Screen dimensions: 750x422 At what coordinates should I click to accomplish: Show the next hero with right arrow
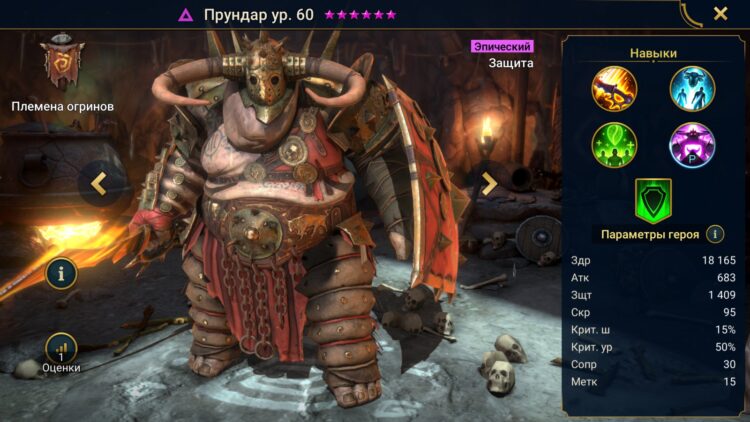(x=489, y=183)
